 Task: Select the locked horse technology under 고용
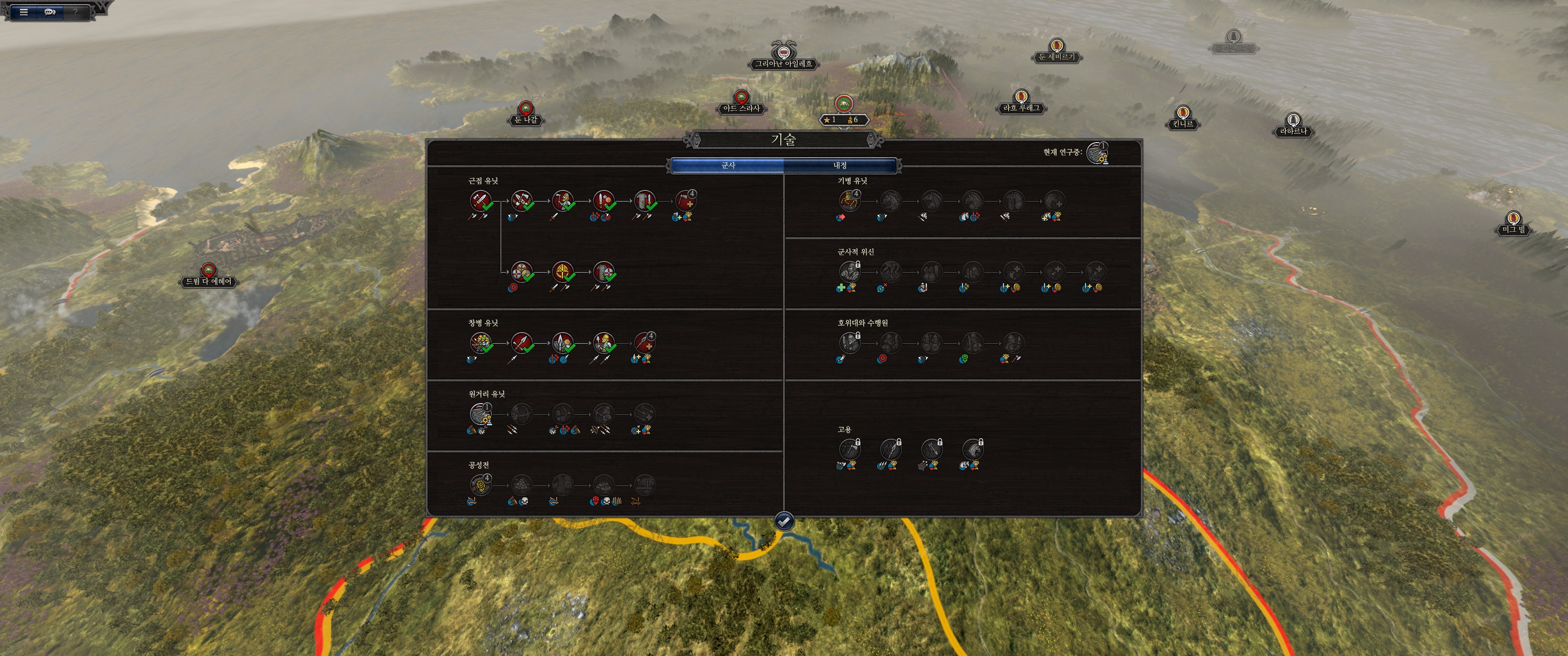click(973, 450)
